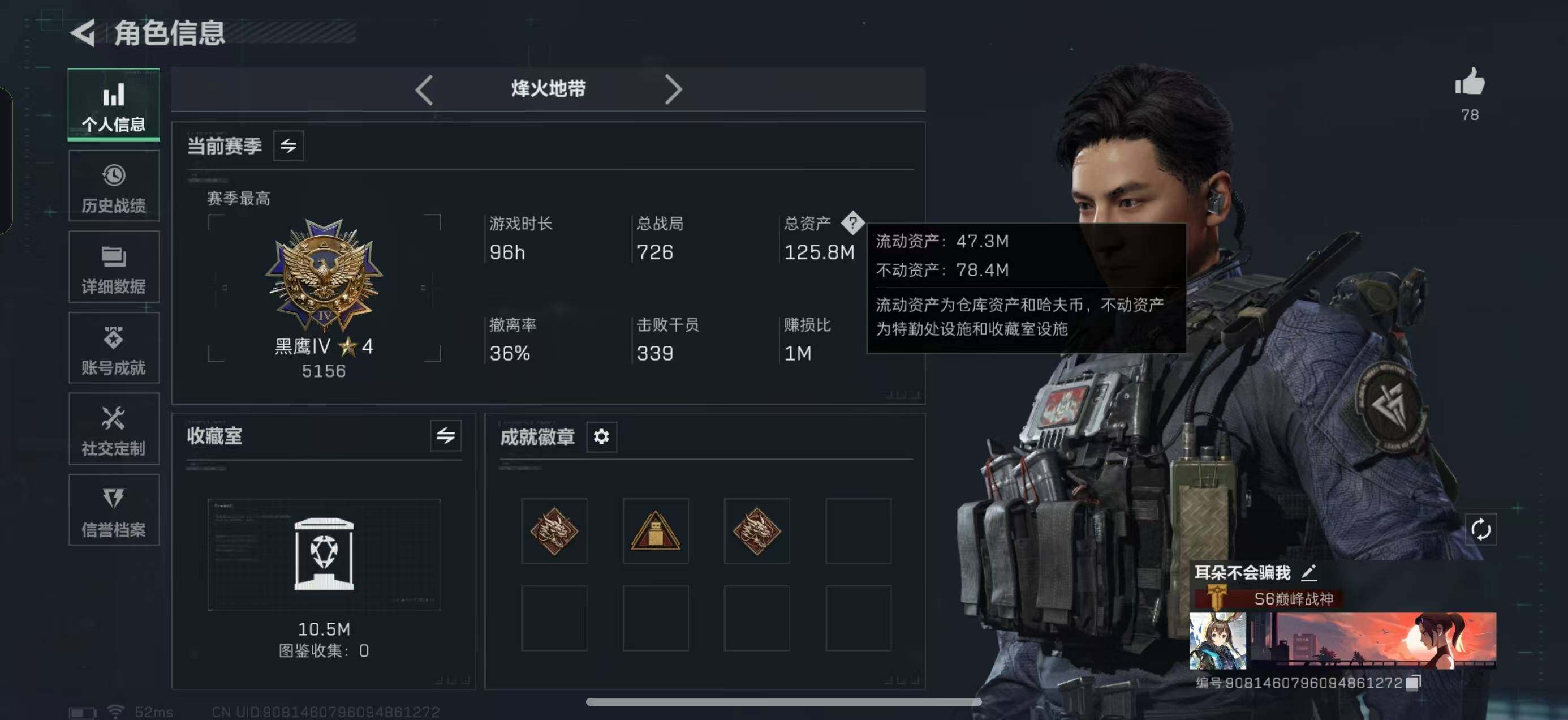The image size is (1568, 720).
Task: Open the 总资产 question mark tooltip
Action: click(x=854, y=223)
